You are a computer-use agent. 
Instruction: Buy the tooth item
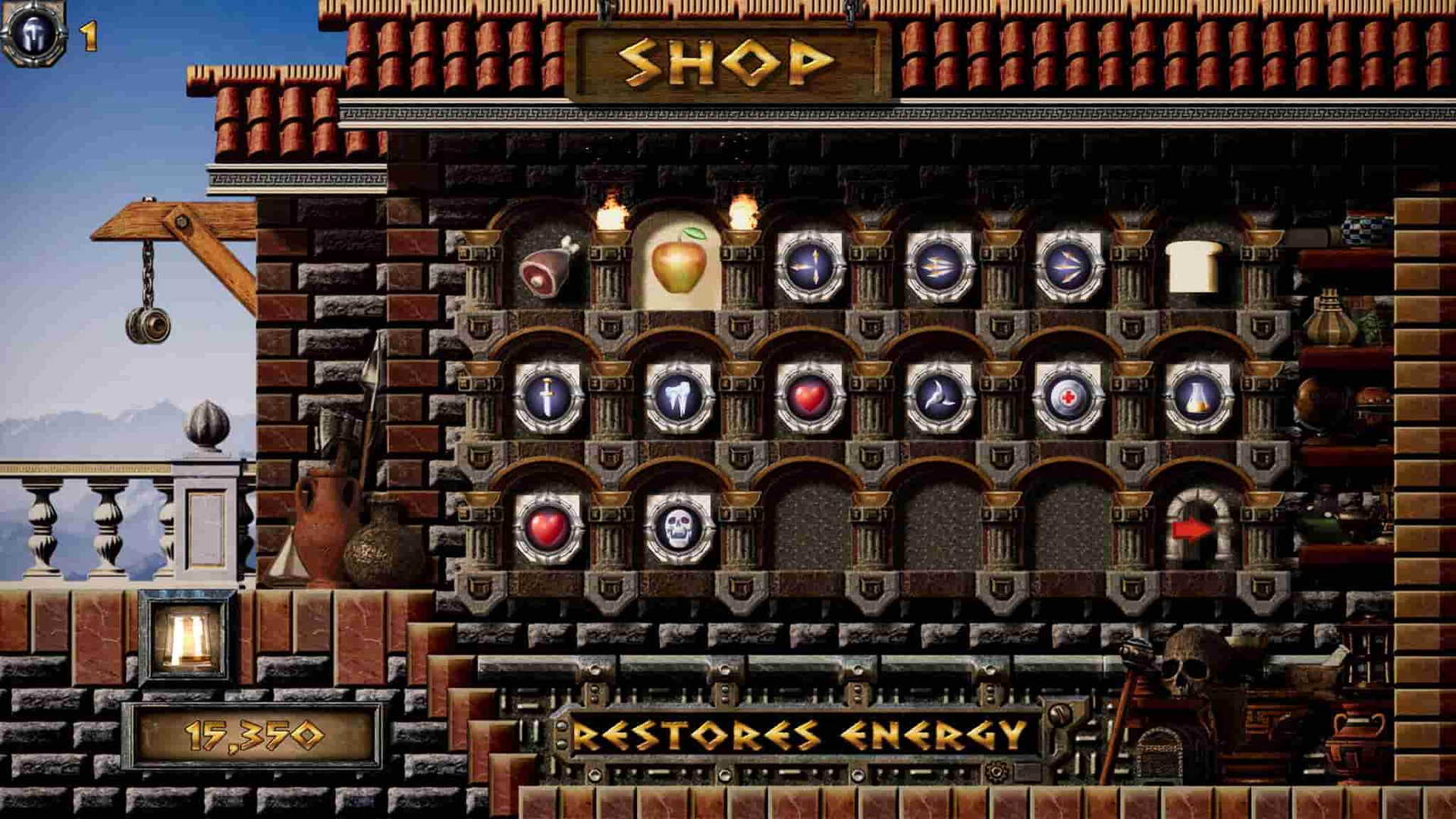click(x=679, y=397)
